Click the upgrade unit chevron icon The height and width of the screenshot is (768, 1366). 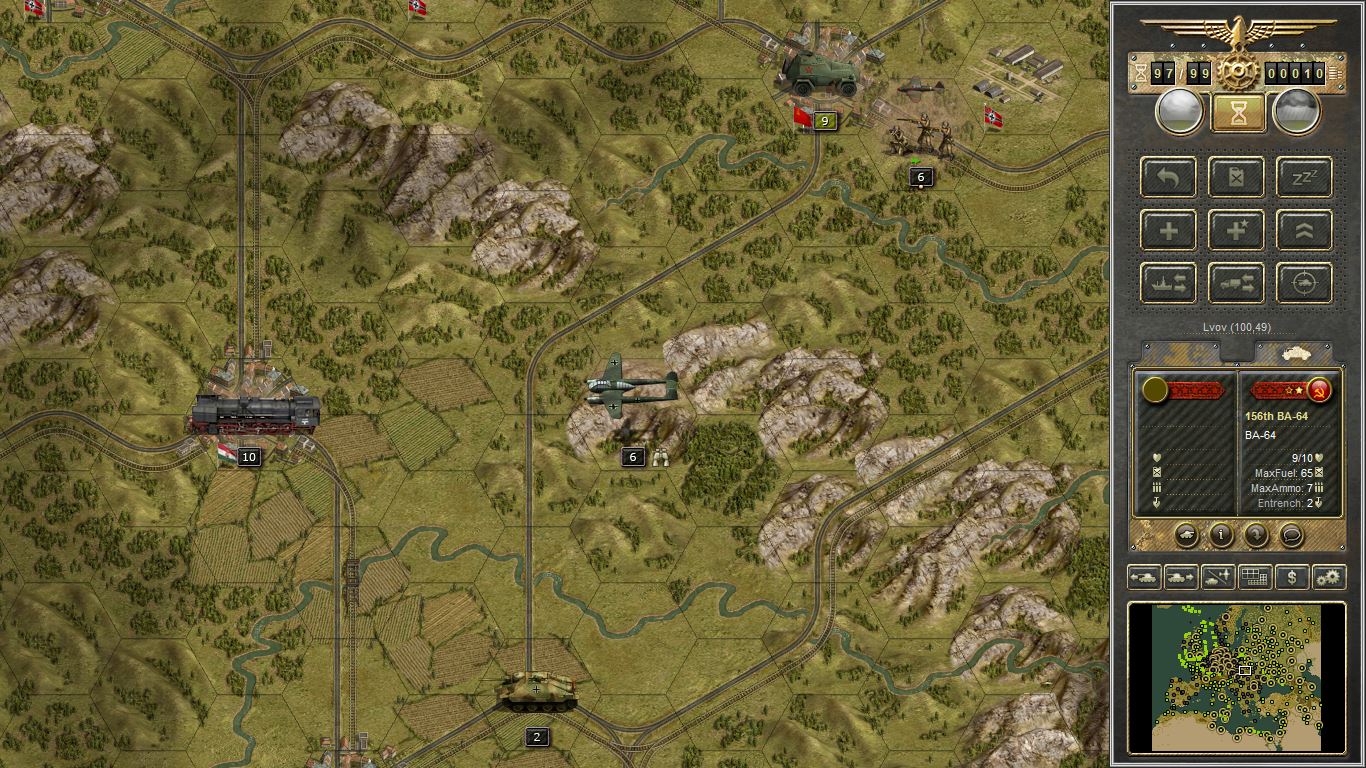pyautogui.click(x=1303, y=229)
